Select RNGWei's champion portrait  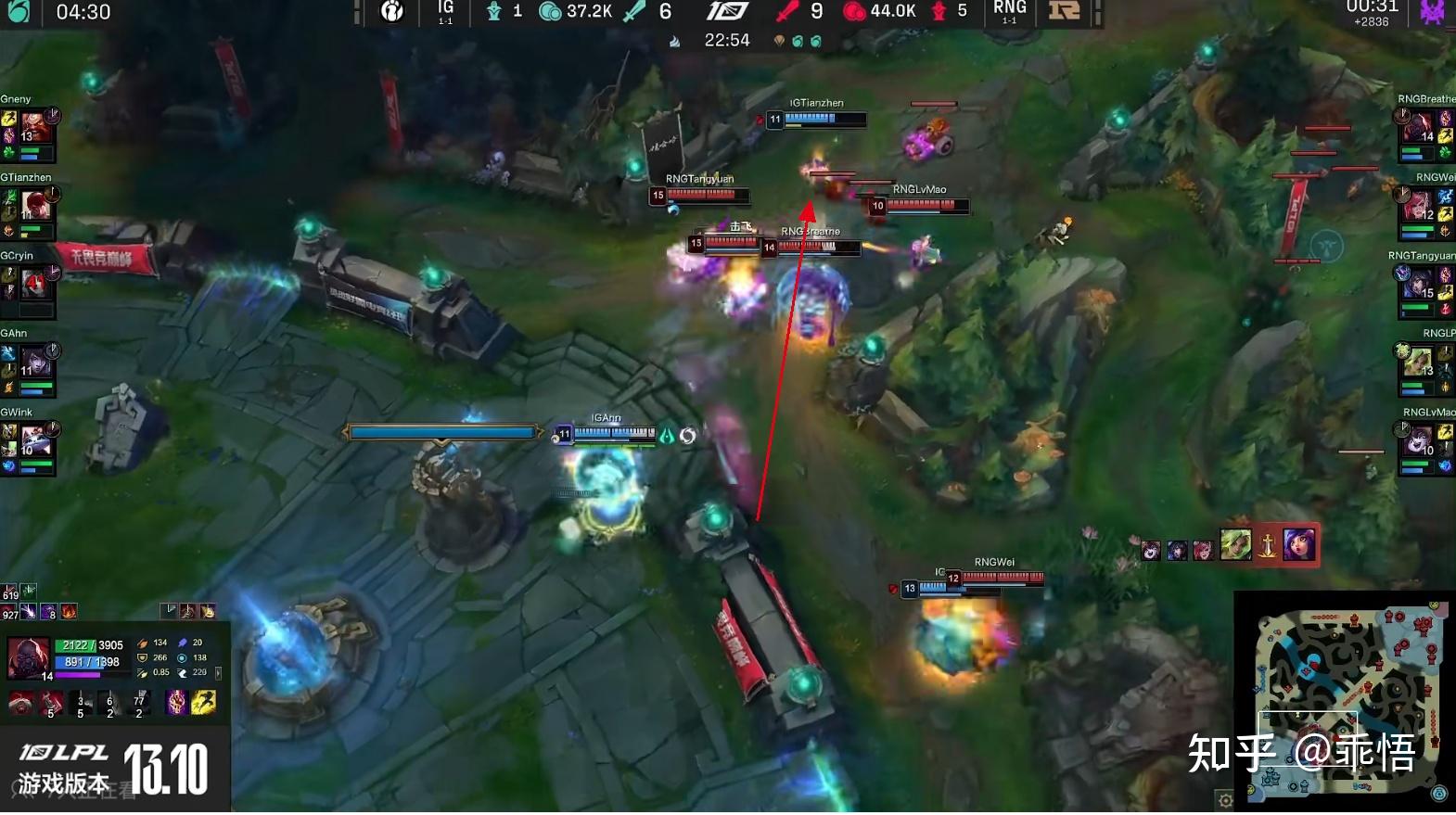(1417, 203)
